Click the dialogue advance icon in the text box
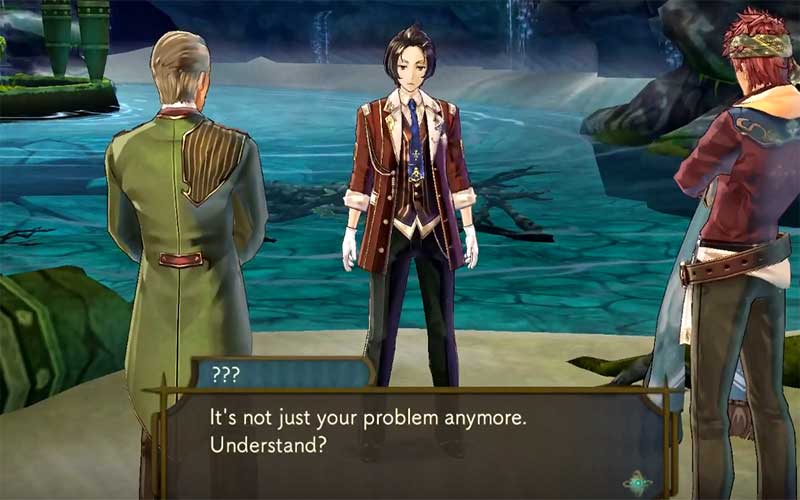800x500 pixels. [637, 483]
